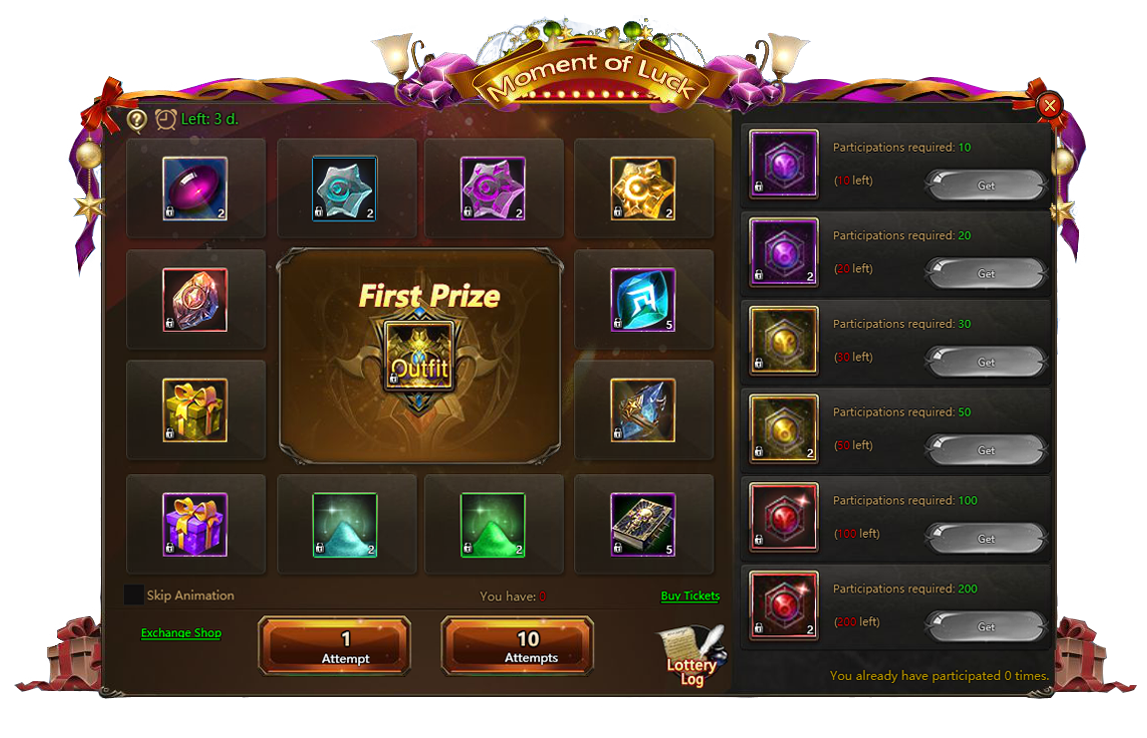1147x738 pixels.
Task: Open the Exchange Shop link
Action: click(x=181, y=633)
